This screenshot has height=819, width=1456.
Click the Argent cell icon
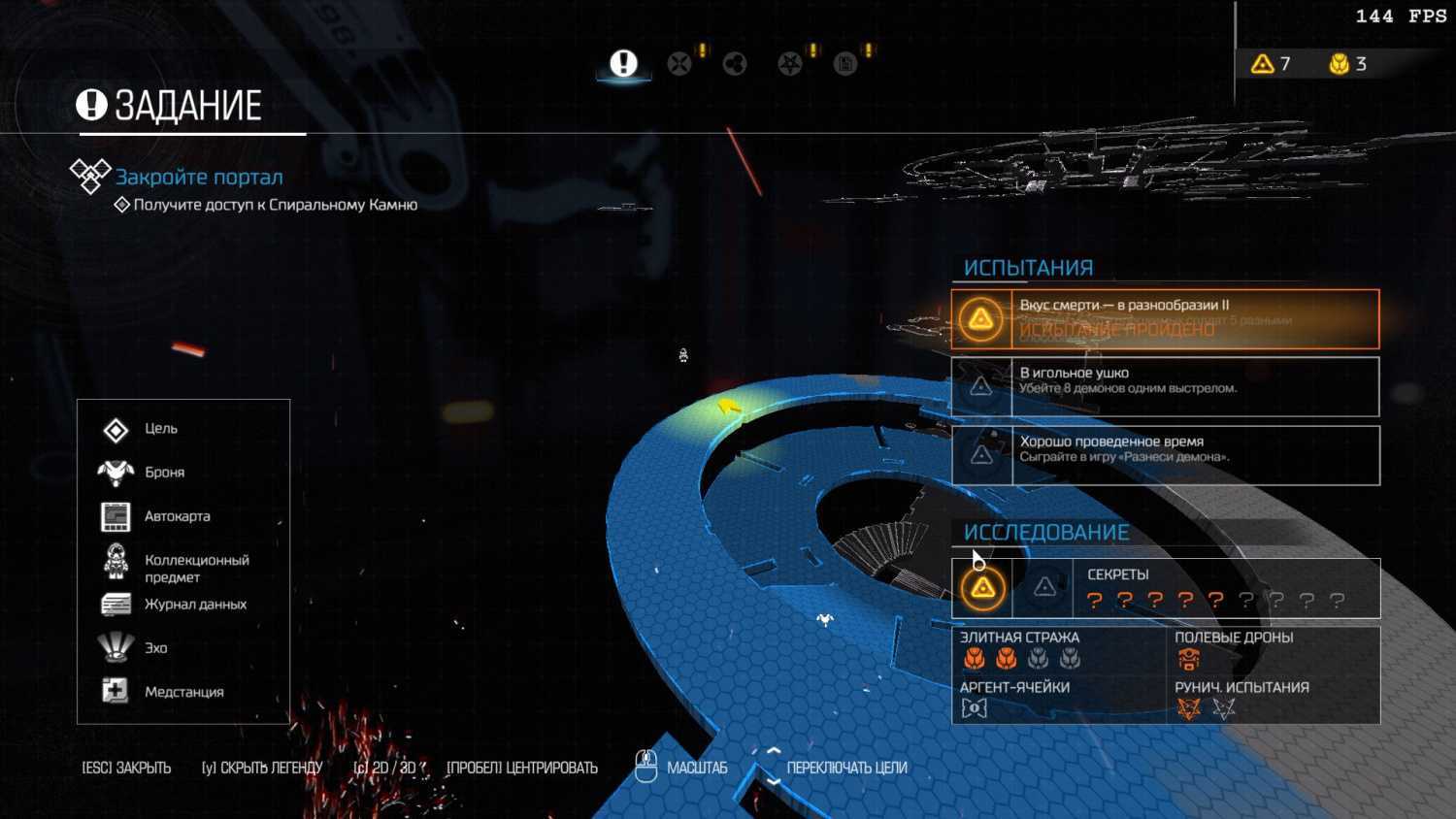click(x=974, y=708)
